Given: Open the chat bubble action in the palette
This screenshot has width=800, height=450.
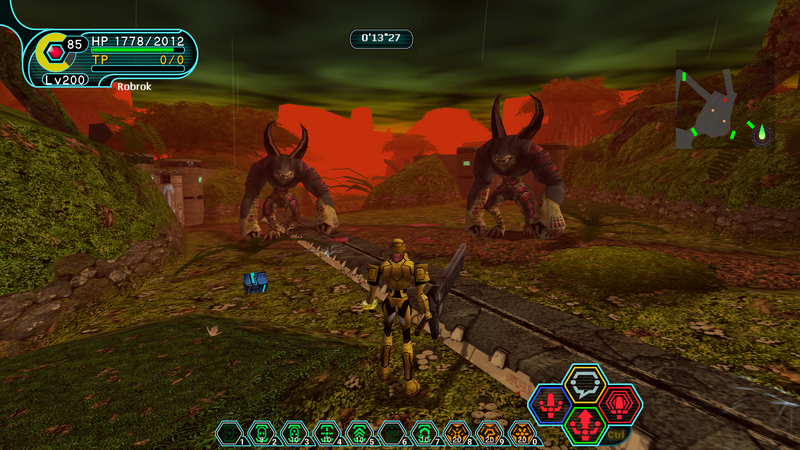Looking at the screenshot, I should click(x=584, y=383).
